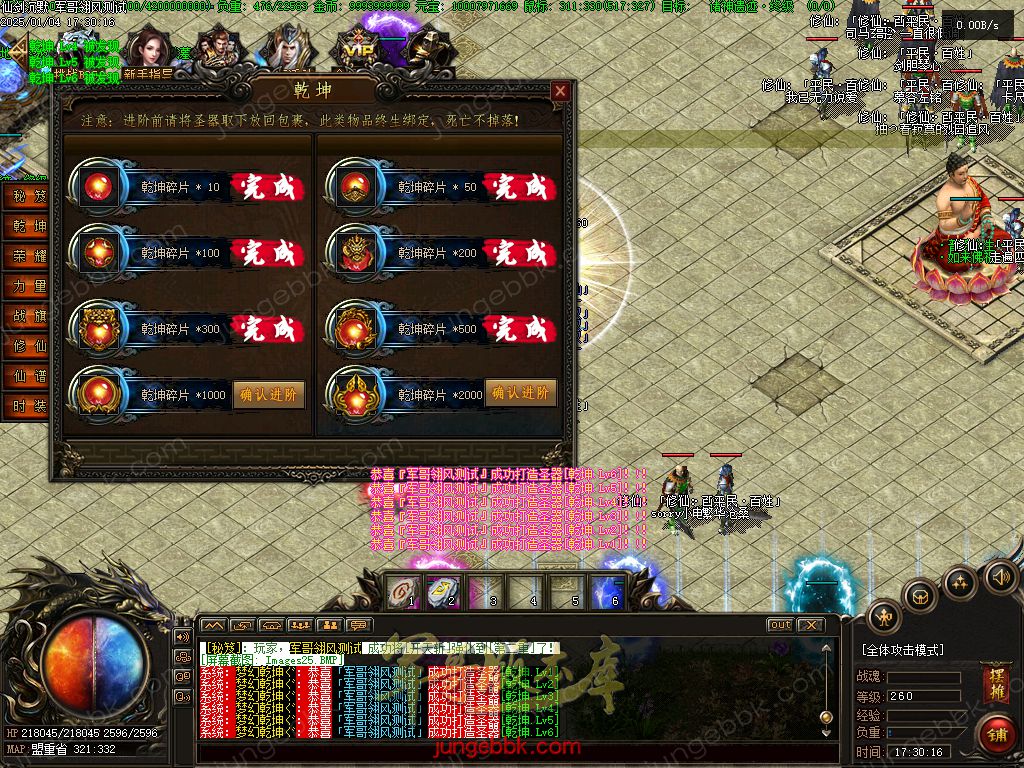The width and height of the screenshot is (1024, 768).
Task: Click the chat input bar
Action: click(x=510, y=749)
